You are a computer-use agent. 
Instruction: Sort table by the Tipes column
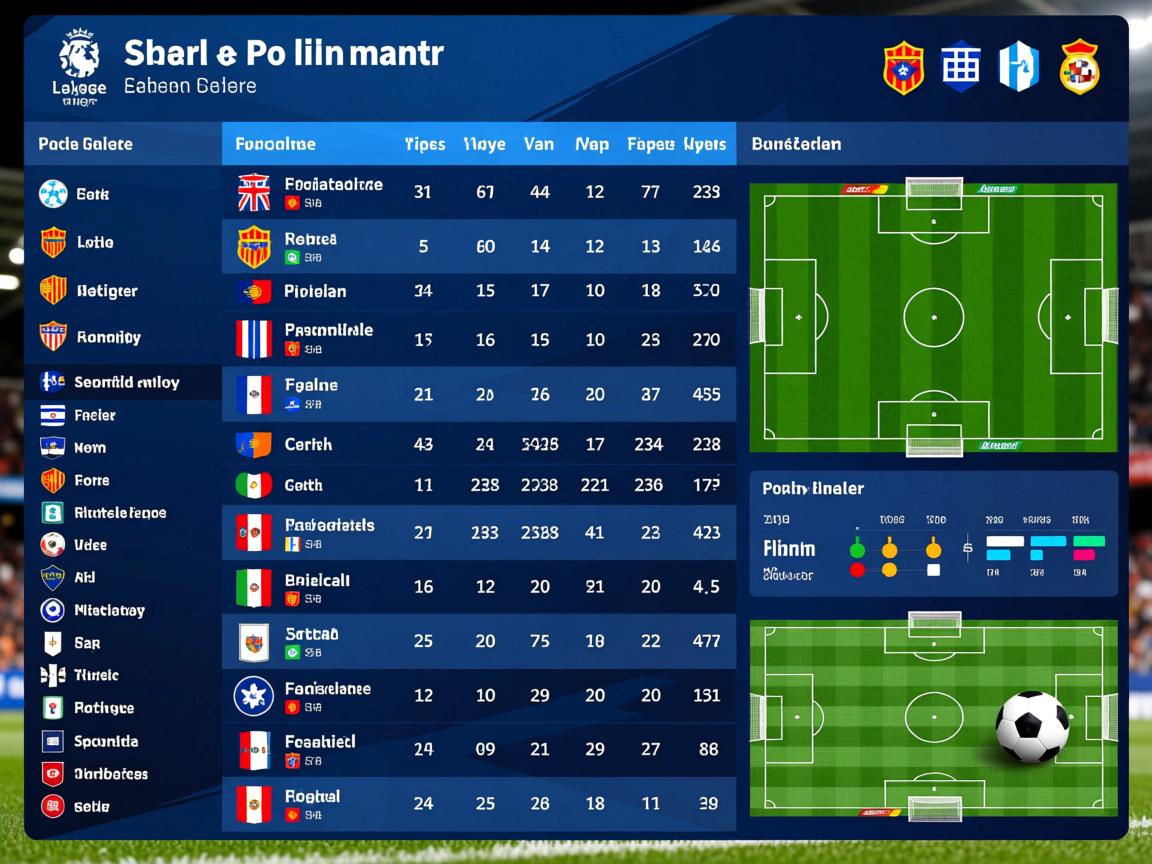click(424, 144)
